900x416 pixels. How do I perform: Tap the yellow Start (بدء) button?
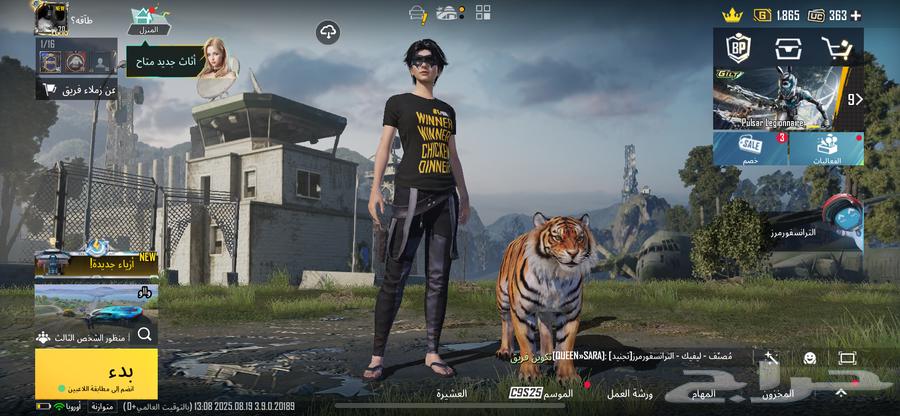[x=96, y=372]
